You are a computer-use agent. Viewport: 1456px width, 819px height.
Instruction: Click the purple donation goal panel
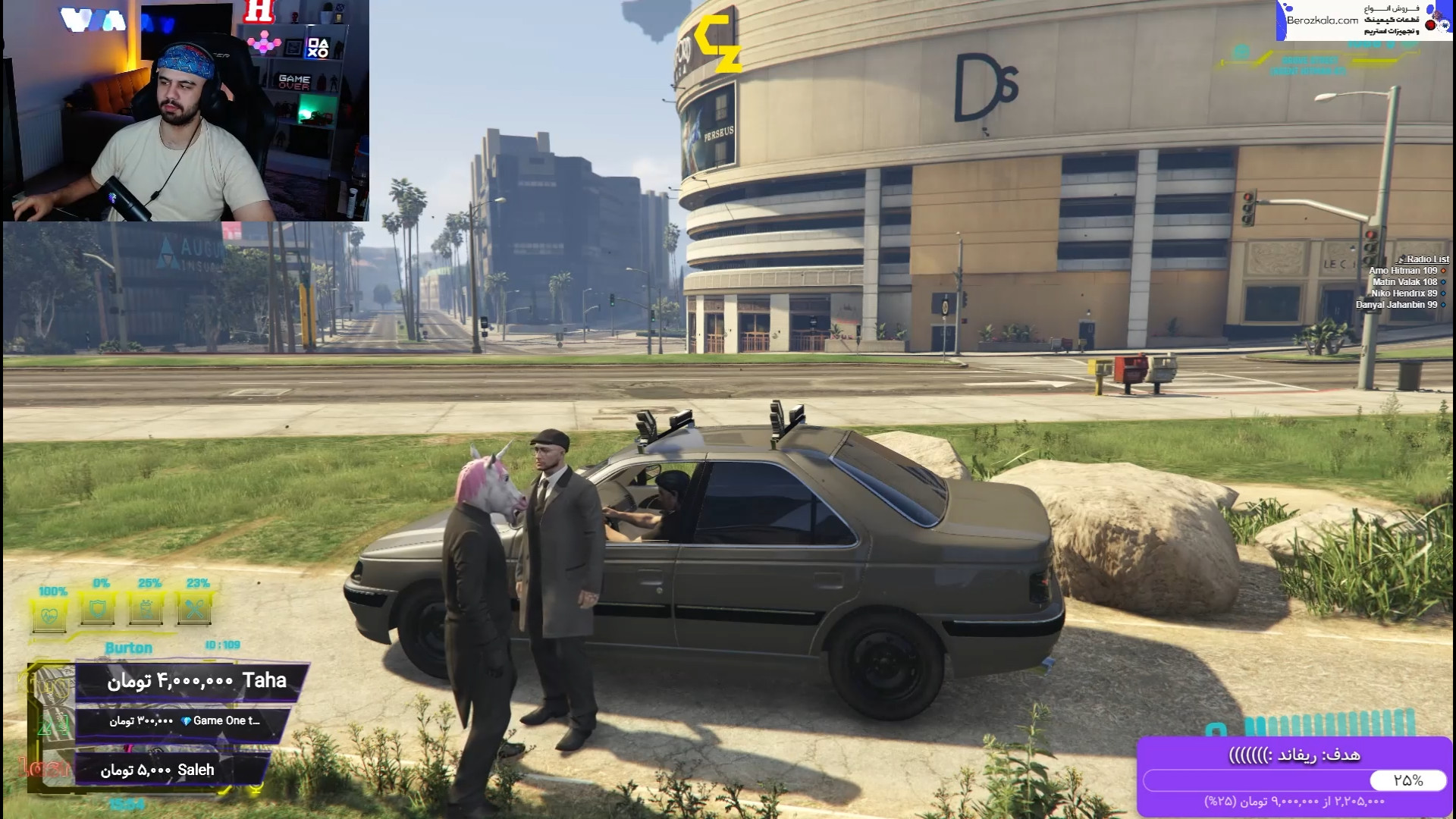click(1294, 777)
